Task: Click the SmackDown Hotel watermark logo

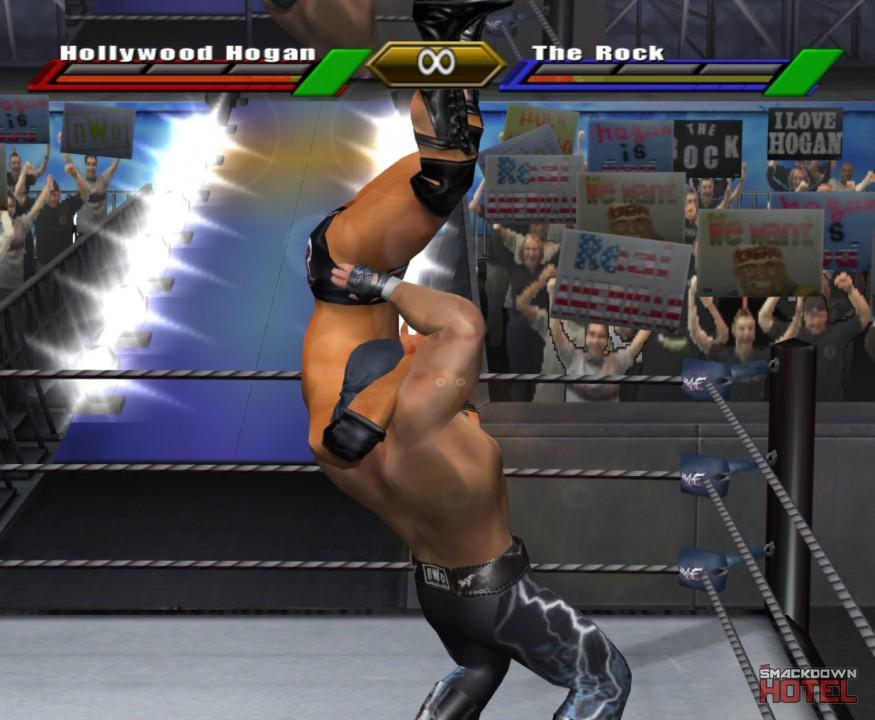Action: [x=807, y=684]
